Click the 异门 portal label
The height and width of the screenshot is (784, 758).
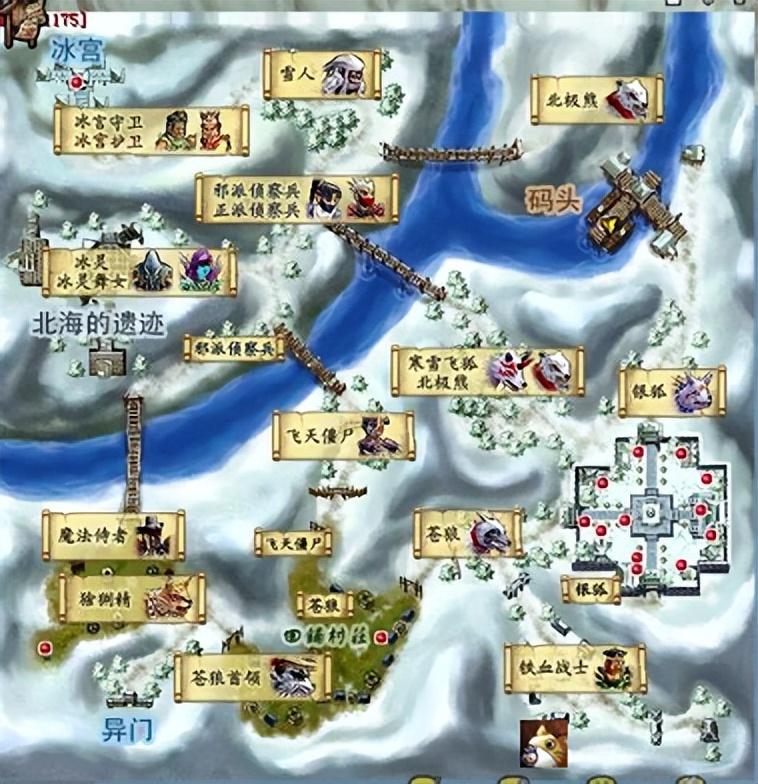[x=128, y=730]
